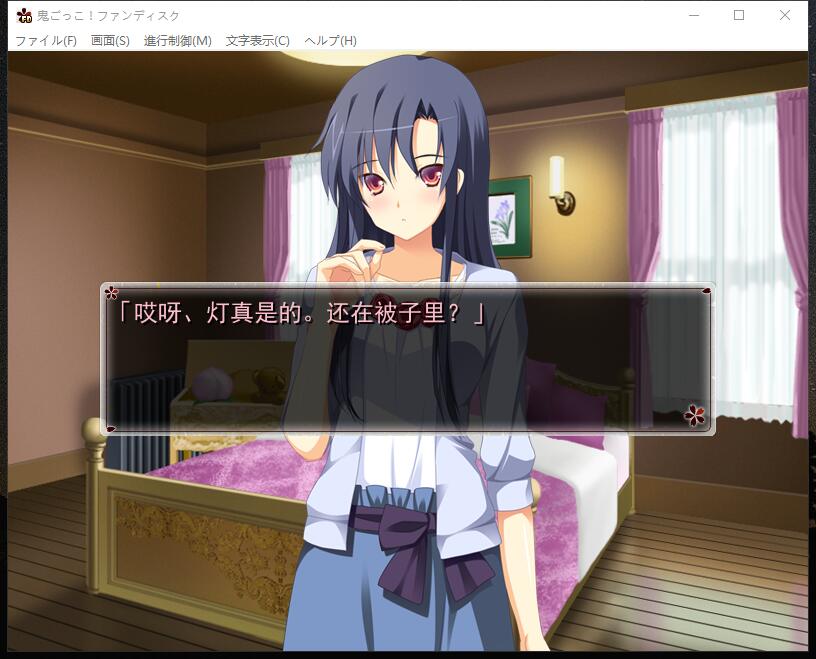Minimize the game window
This screenshot has height=659, width=816.
[694, 15]
